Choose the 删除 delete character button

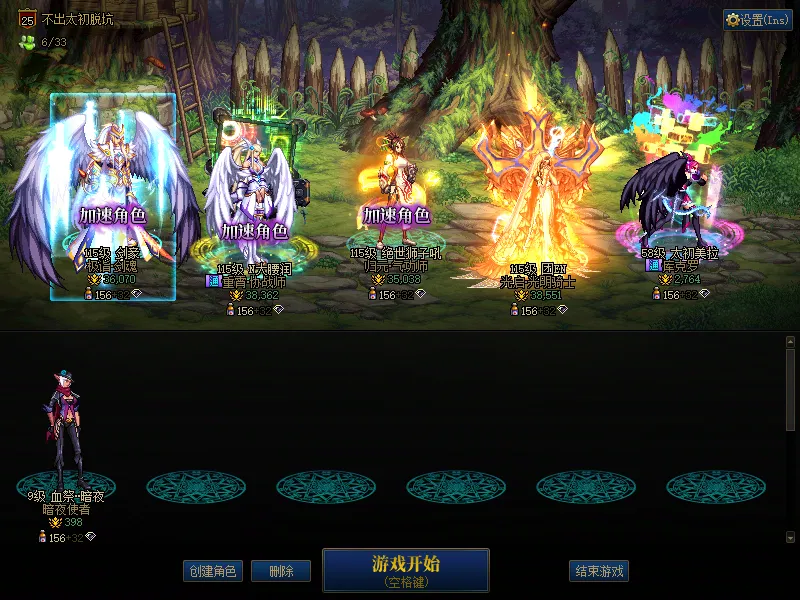[281, 571]
